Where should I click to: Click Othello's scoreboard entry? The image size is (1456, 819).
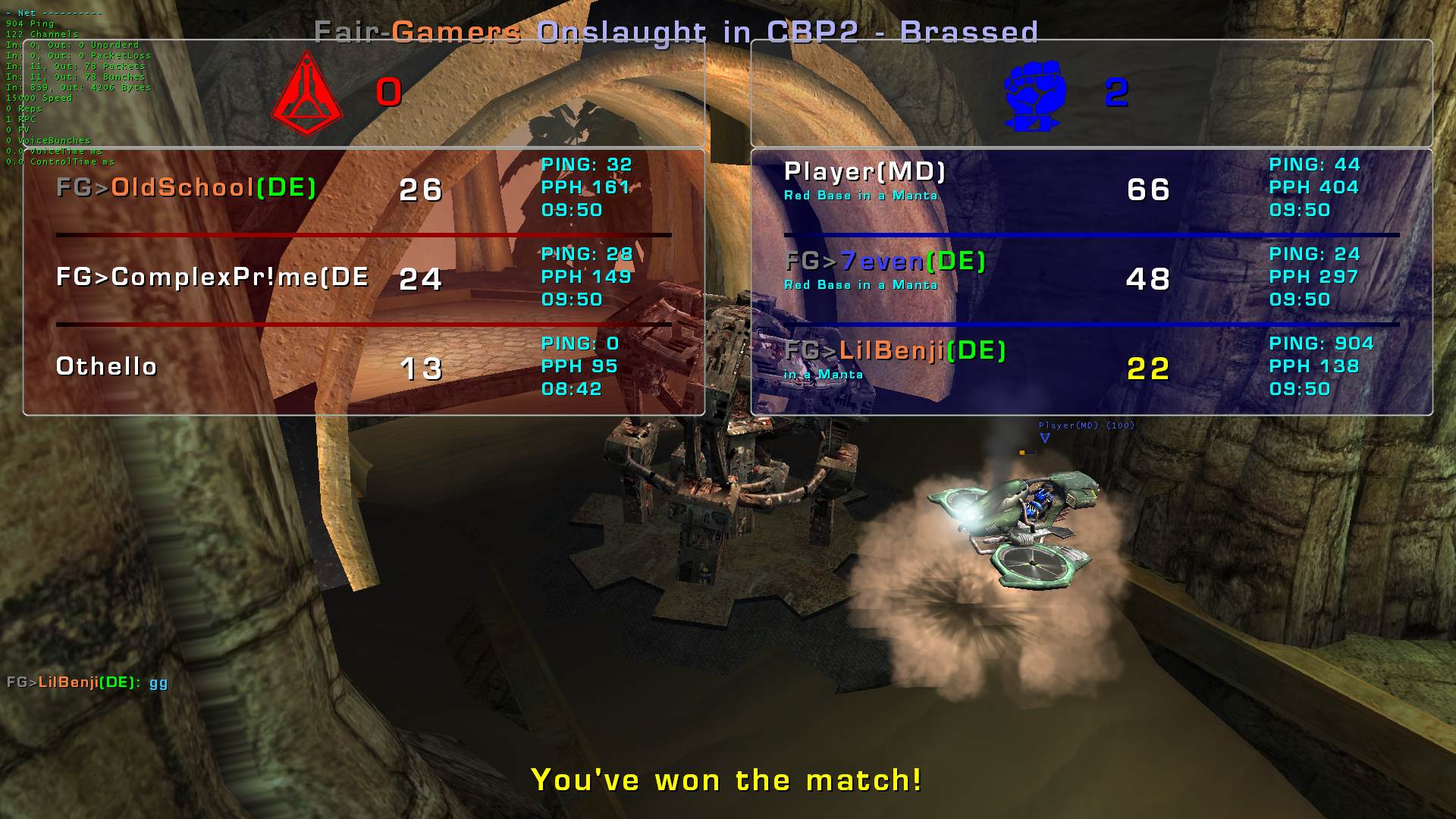(107, 367)
